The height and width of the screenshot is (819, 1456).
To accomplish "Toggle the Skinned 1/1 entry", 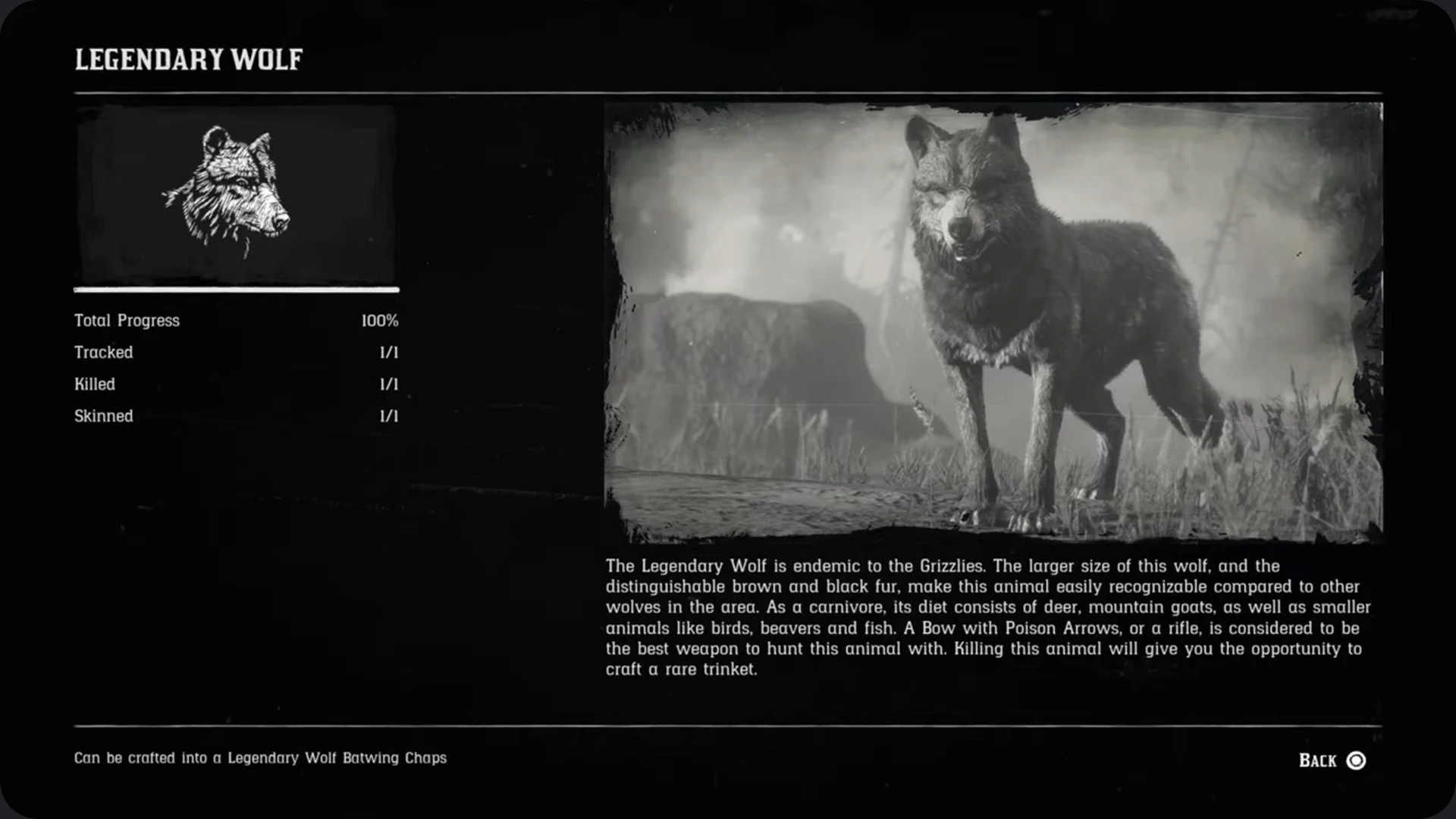I will pos(235,416).
